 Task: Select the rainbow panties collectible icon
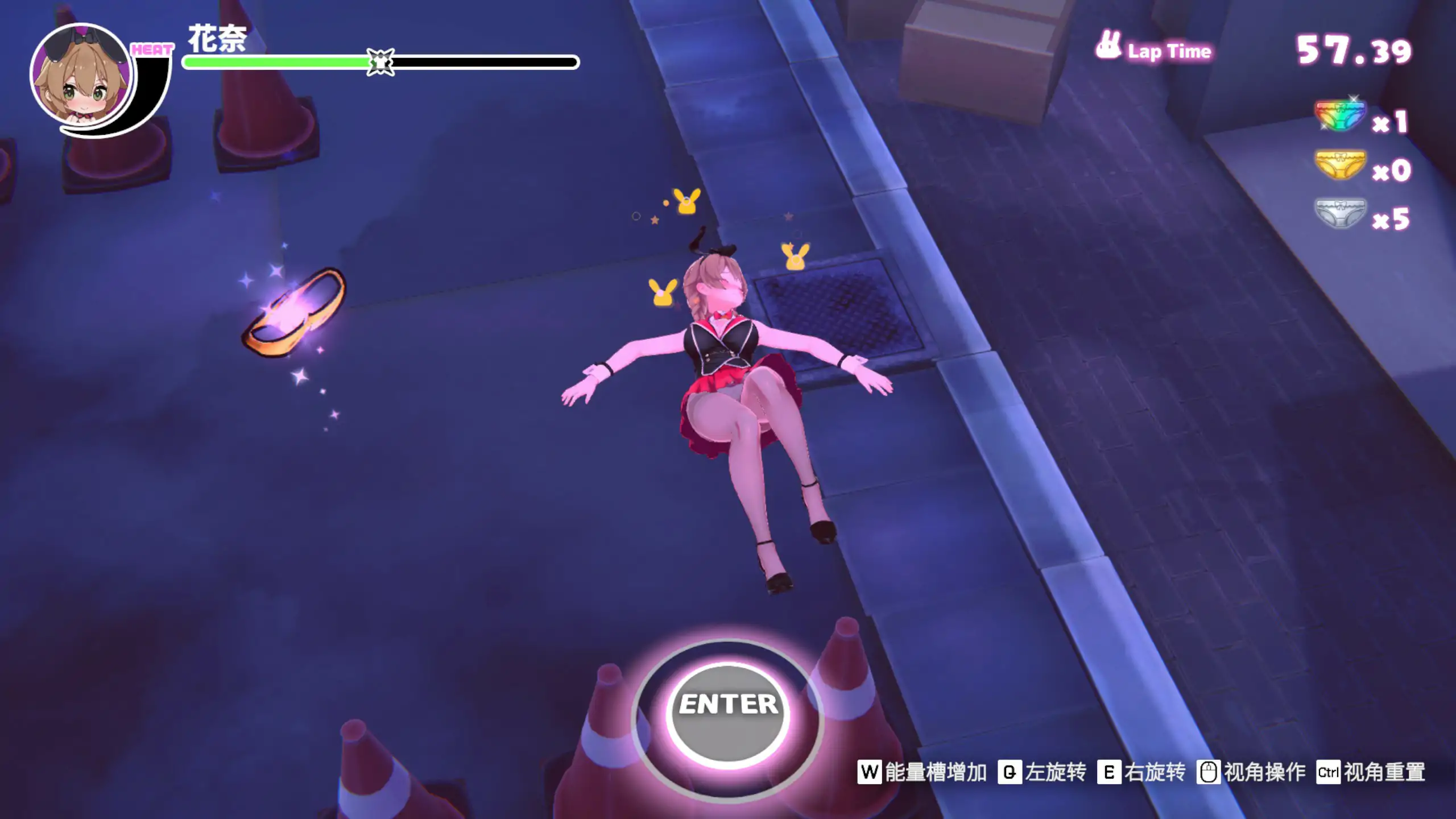[x=1340, y=117]
